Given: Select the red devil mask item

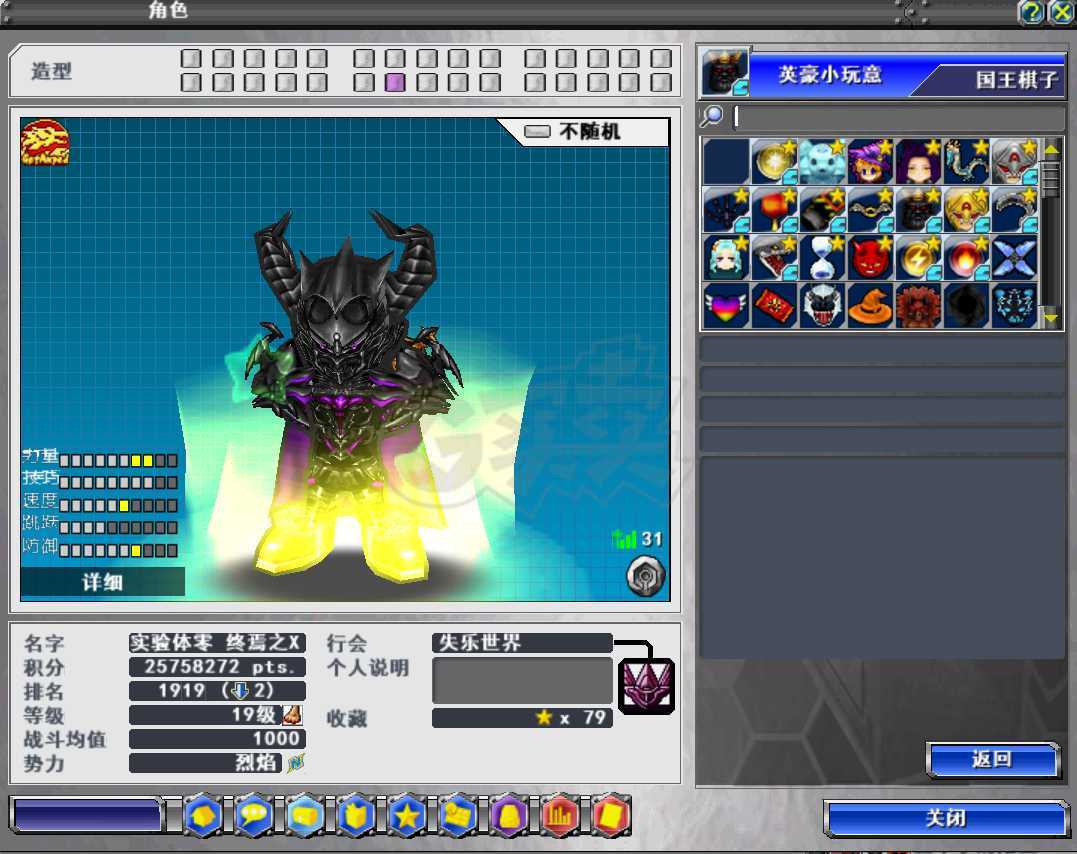Looking at the screenshot, I should (x=871, y=258).
